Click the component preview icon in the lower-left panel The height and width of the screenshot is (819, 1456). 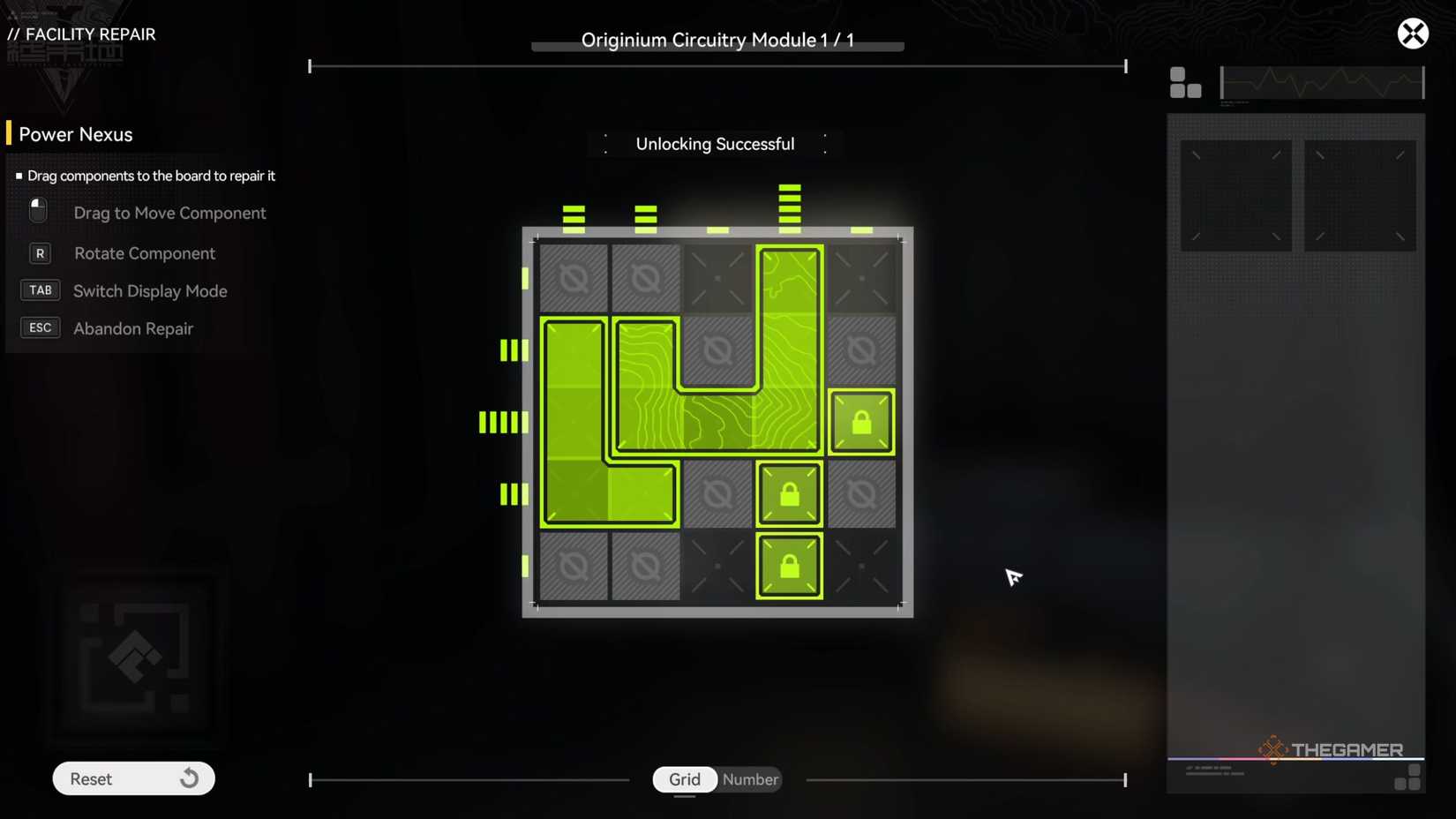(x=134, y=657)
